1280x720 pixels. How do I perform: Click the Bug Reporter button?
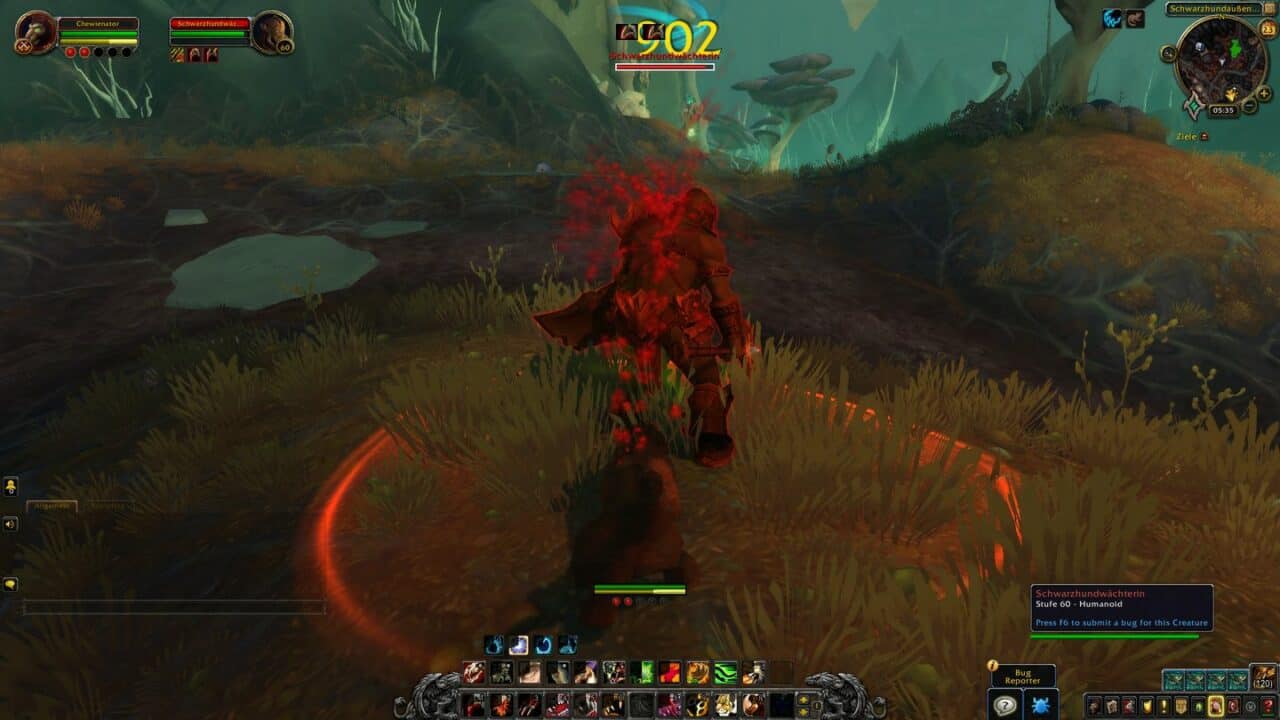tap(1025, 677)
